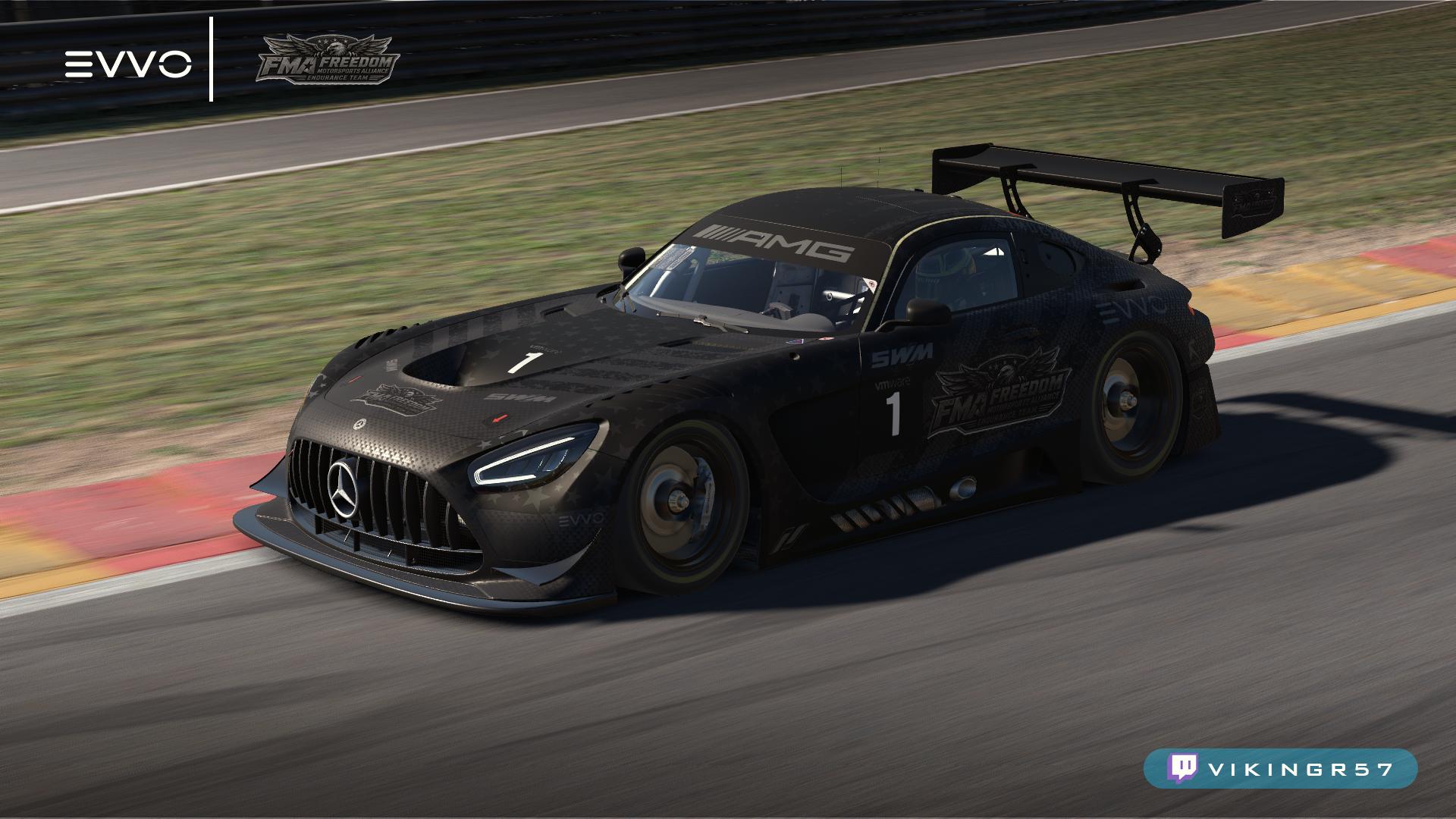Image resolution: width=1456 pixels, height=819 pixels.
Task: Open the VIKINGR57 Twitch channel badge
Action: pos(1280,769)
